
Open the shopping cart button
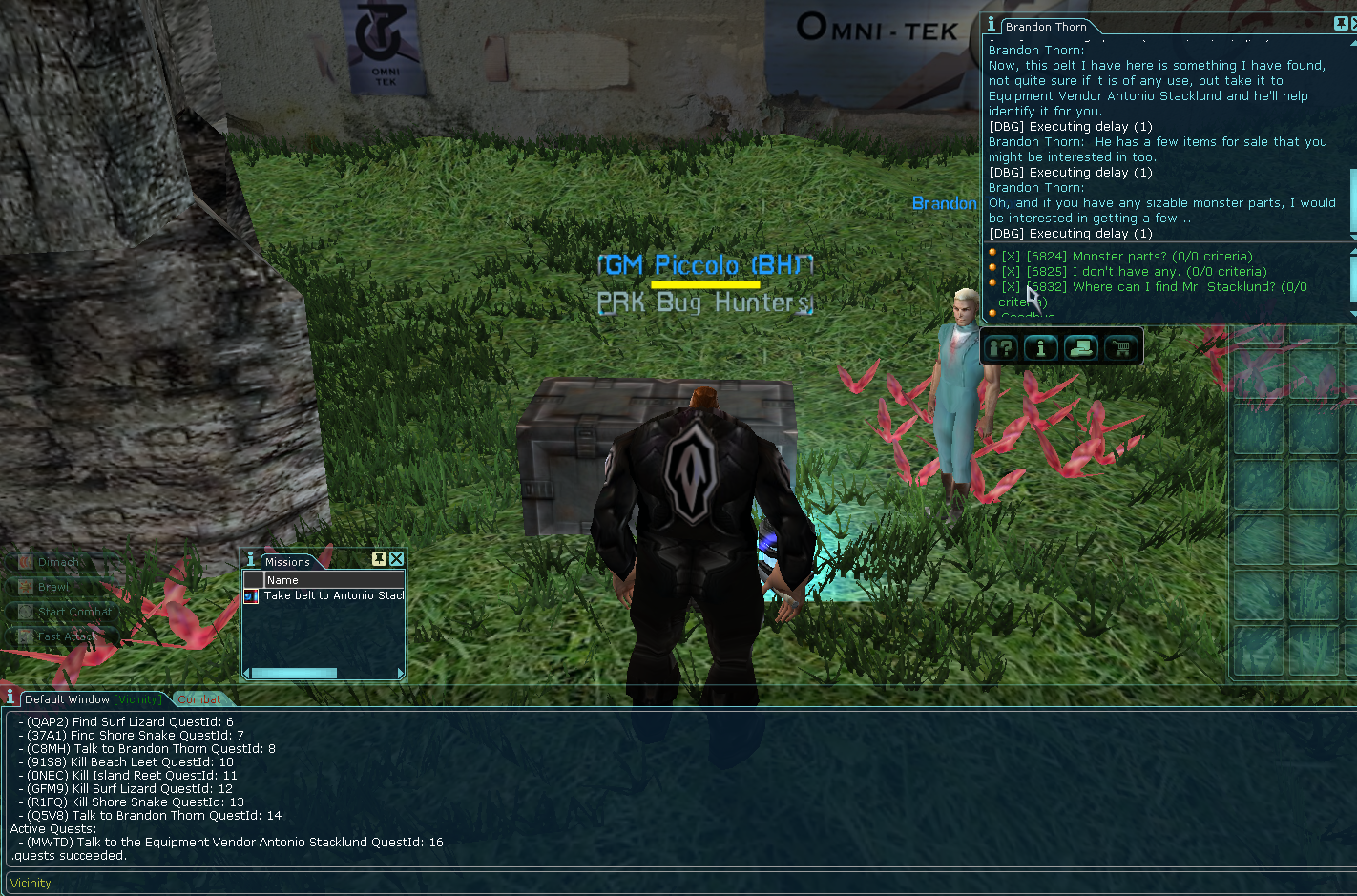(1121, 348)
